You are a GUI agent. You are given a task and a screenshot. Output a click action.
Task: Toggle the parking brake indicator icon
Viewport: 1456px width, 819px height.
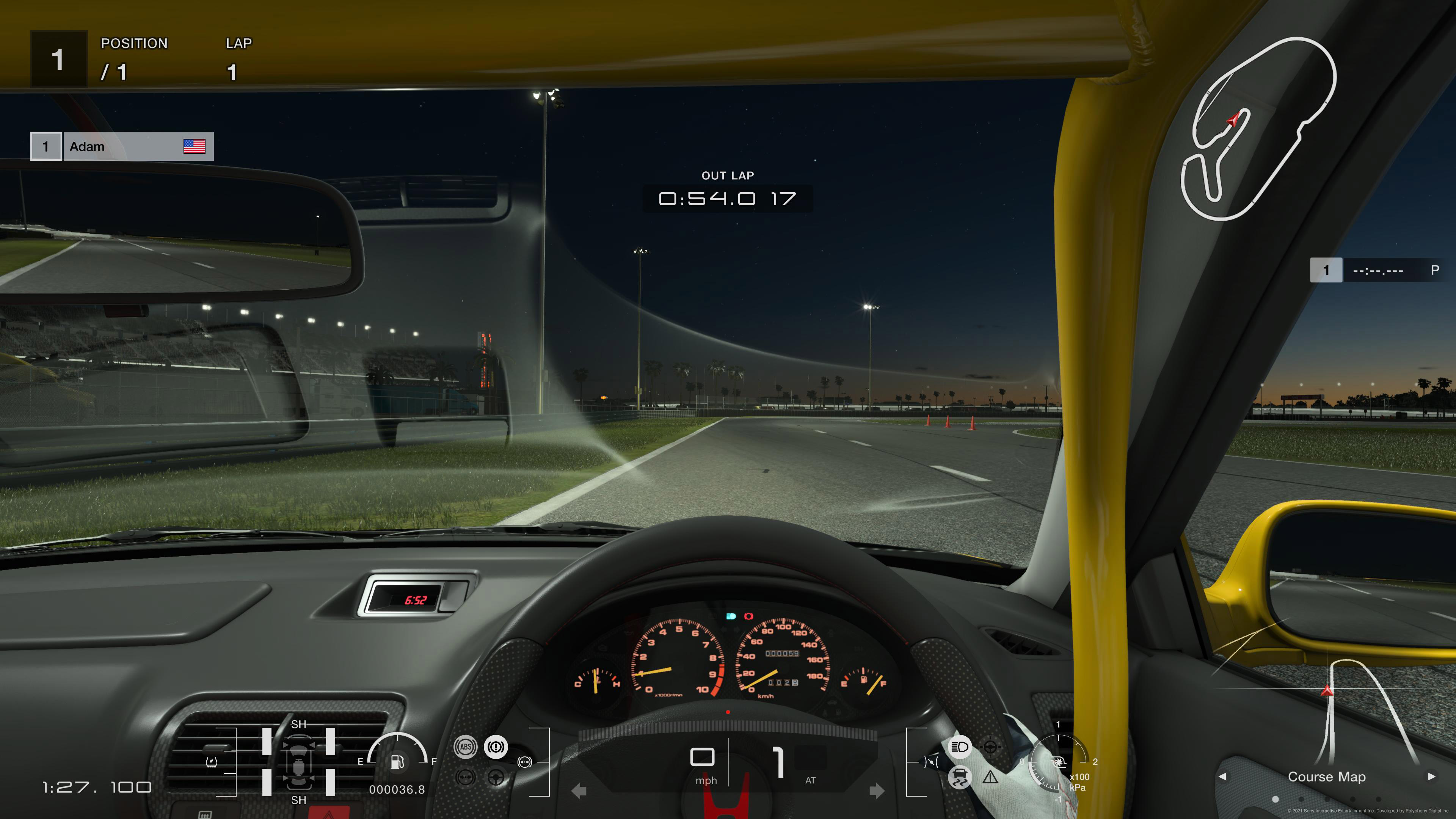point(496,747)
